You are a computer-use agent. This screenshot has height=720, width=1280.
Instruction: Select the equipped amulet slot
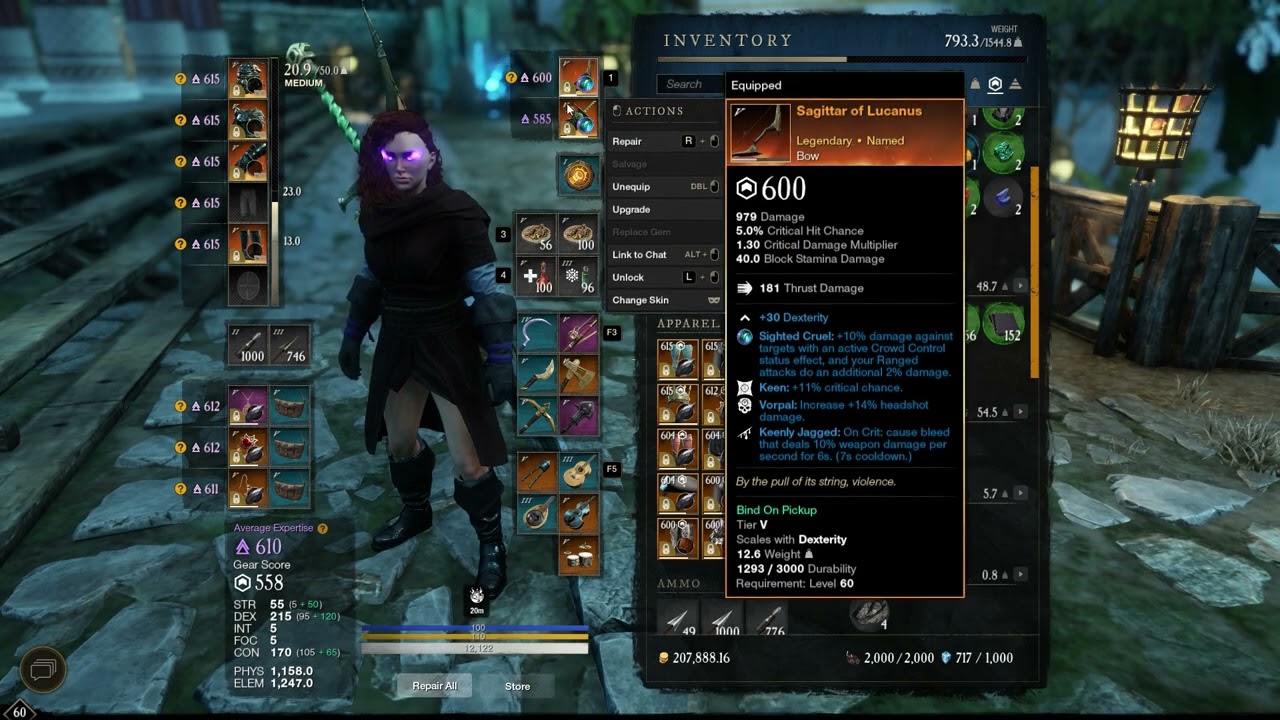click(x=247, y=406)
